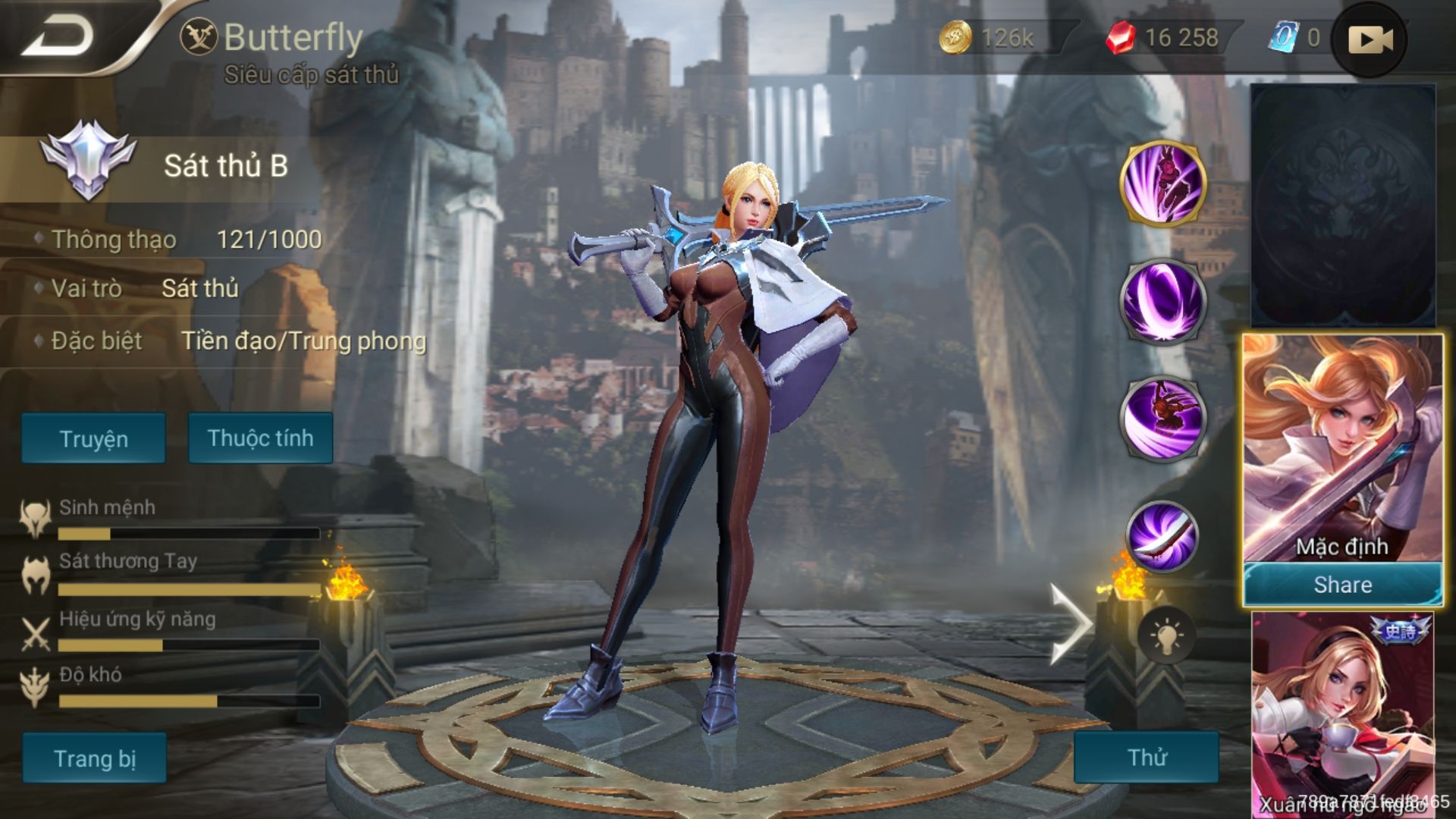Inspect the purple vortex skill icon
Viewport: 1456px width, 819px height.
(1163, 300)
